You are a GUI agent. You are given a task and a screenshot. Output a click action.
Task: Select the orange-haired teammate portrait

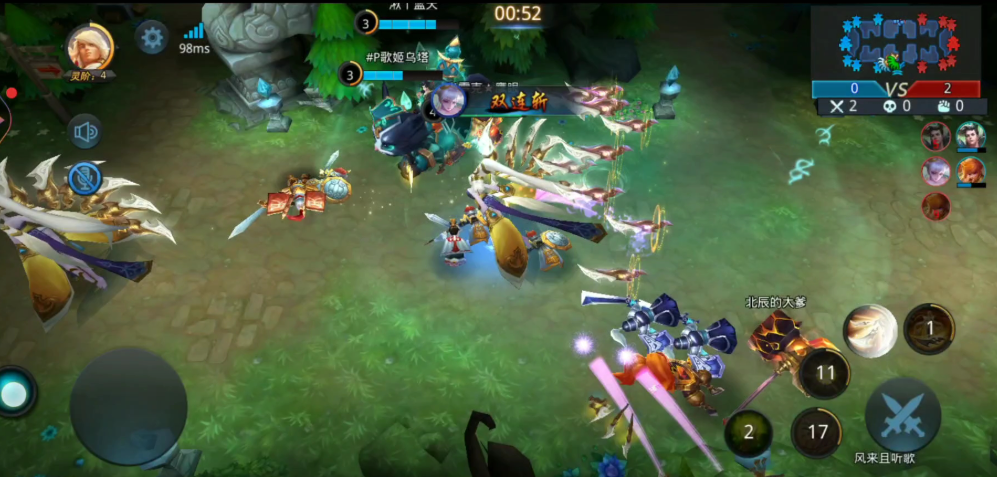point(970,170)
